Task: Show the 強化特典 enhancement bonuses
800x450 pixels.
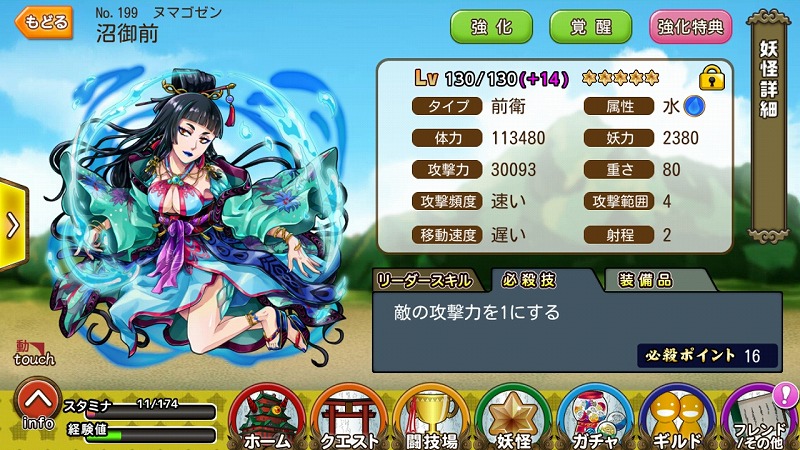Action: (x=690, y=27)
